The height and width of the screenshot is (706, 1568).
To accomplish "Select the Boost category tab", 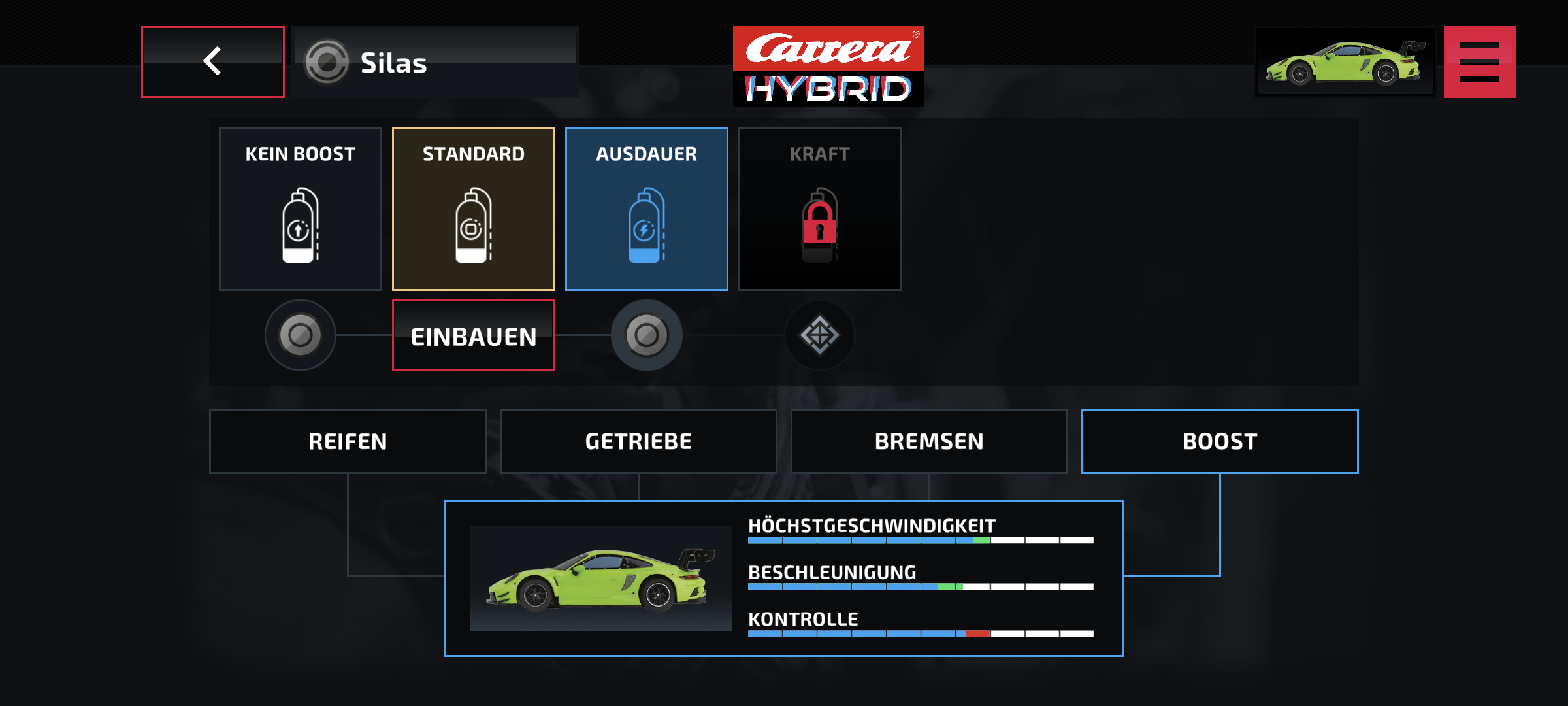I will [x=1220, y=441].
